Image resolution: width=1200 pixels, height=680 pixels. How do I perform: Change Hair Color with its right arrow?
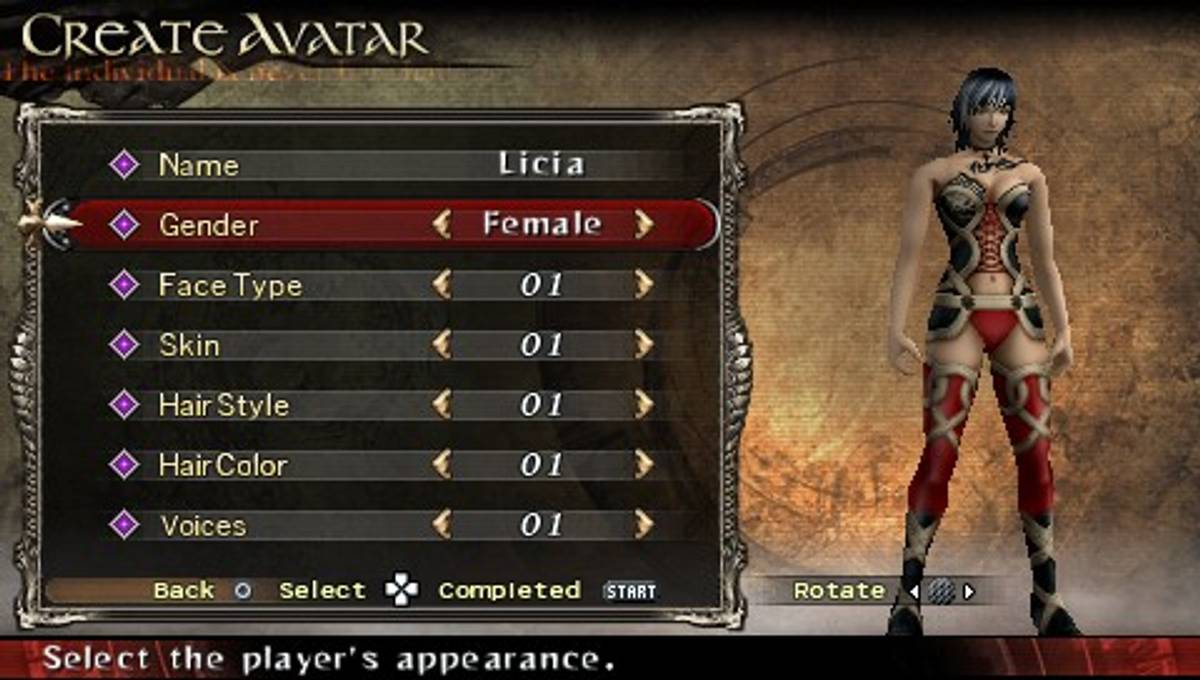(x=644, y=465)
